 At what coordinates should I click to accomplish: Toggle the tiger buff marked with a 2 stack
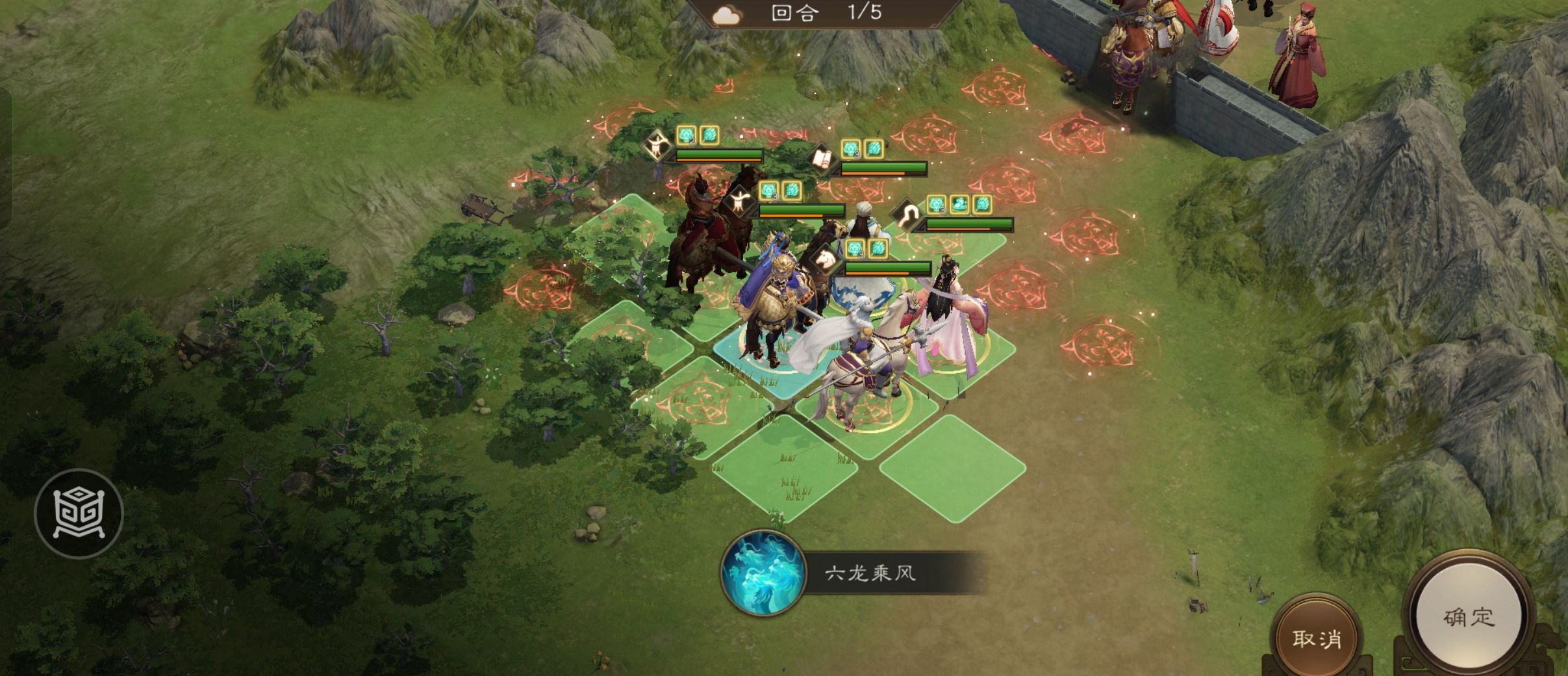[x=686, y=135]
